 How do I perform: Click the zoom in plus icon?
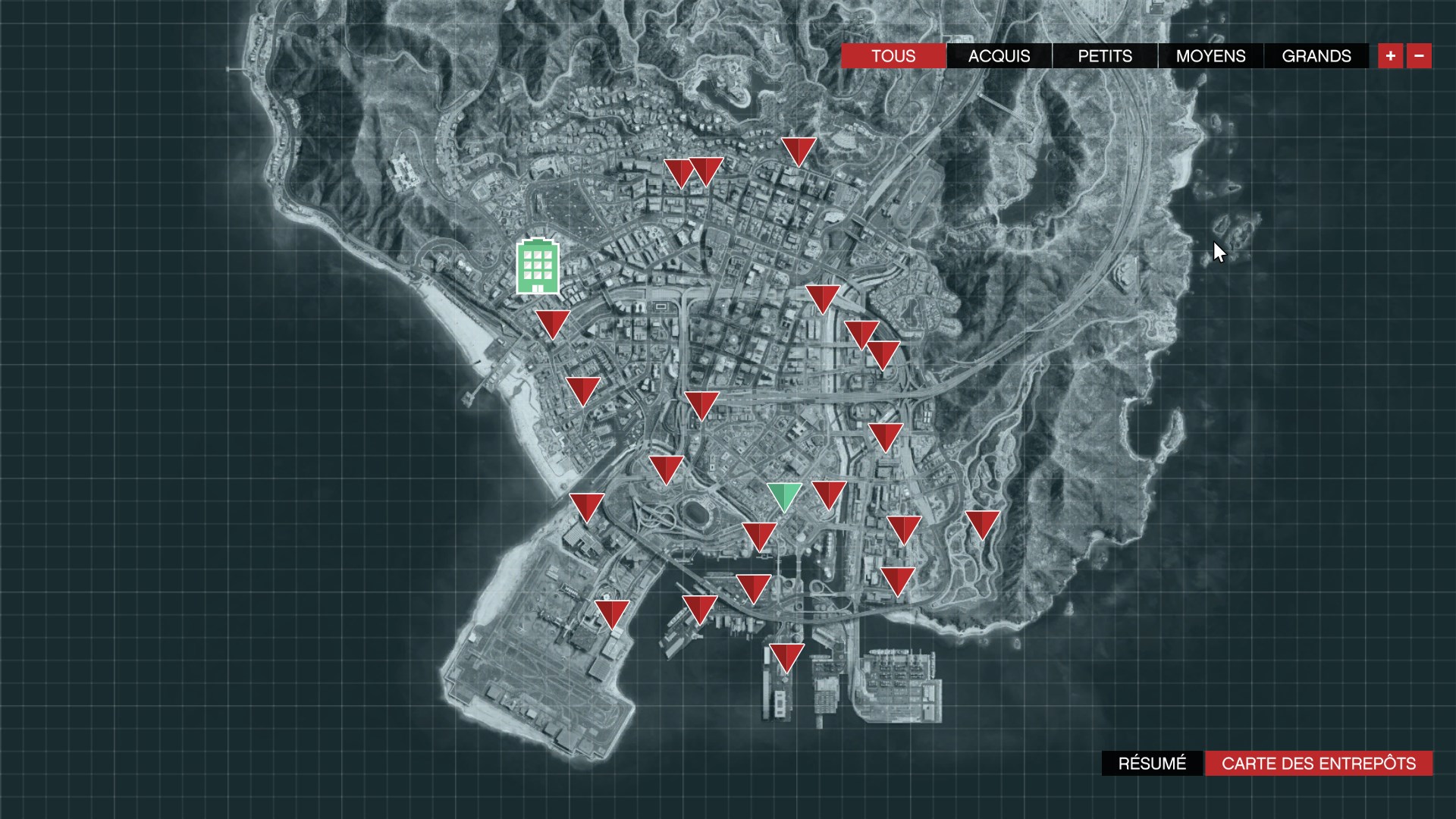[1390, 55]
